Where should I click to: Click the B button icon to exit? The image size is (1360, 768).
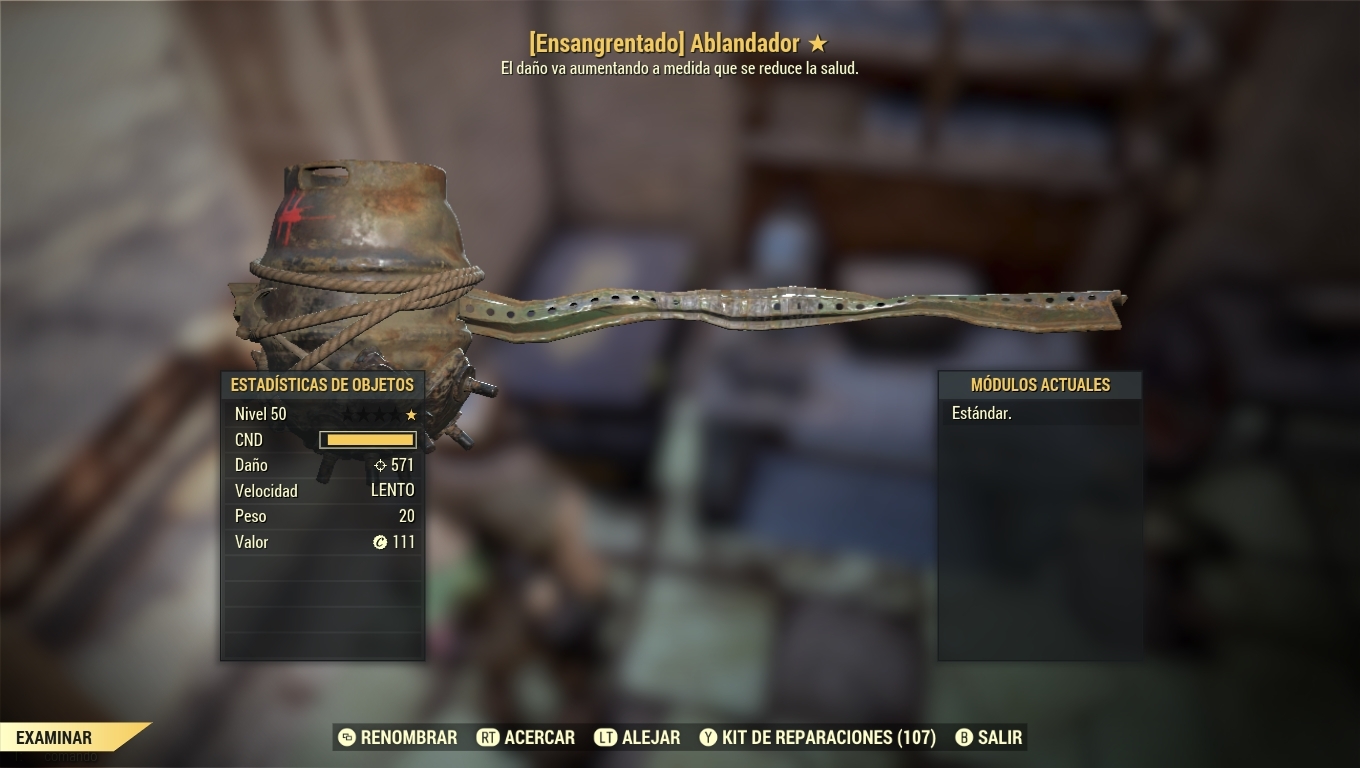click(962, 737)
